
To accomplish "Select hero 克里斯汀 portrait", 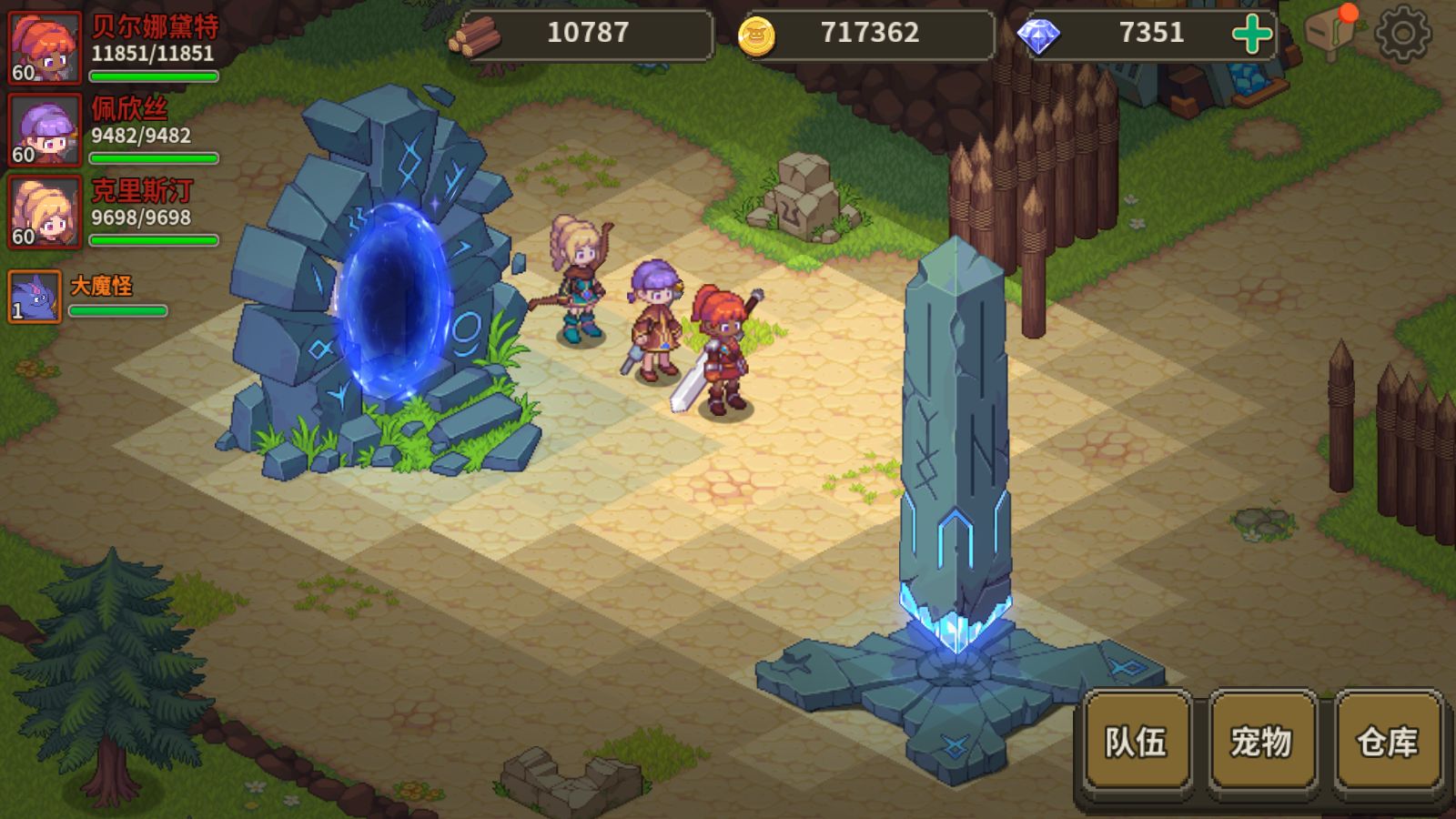I will (x=45, y=212).
